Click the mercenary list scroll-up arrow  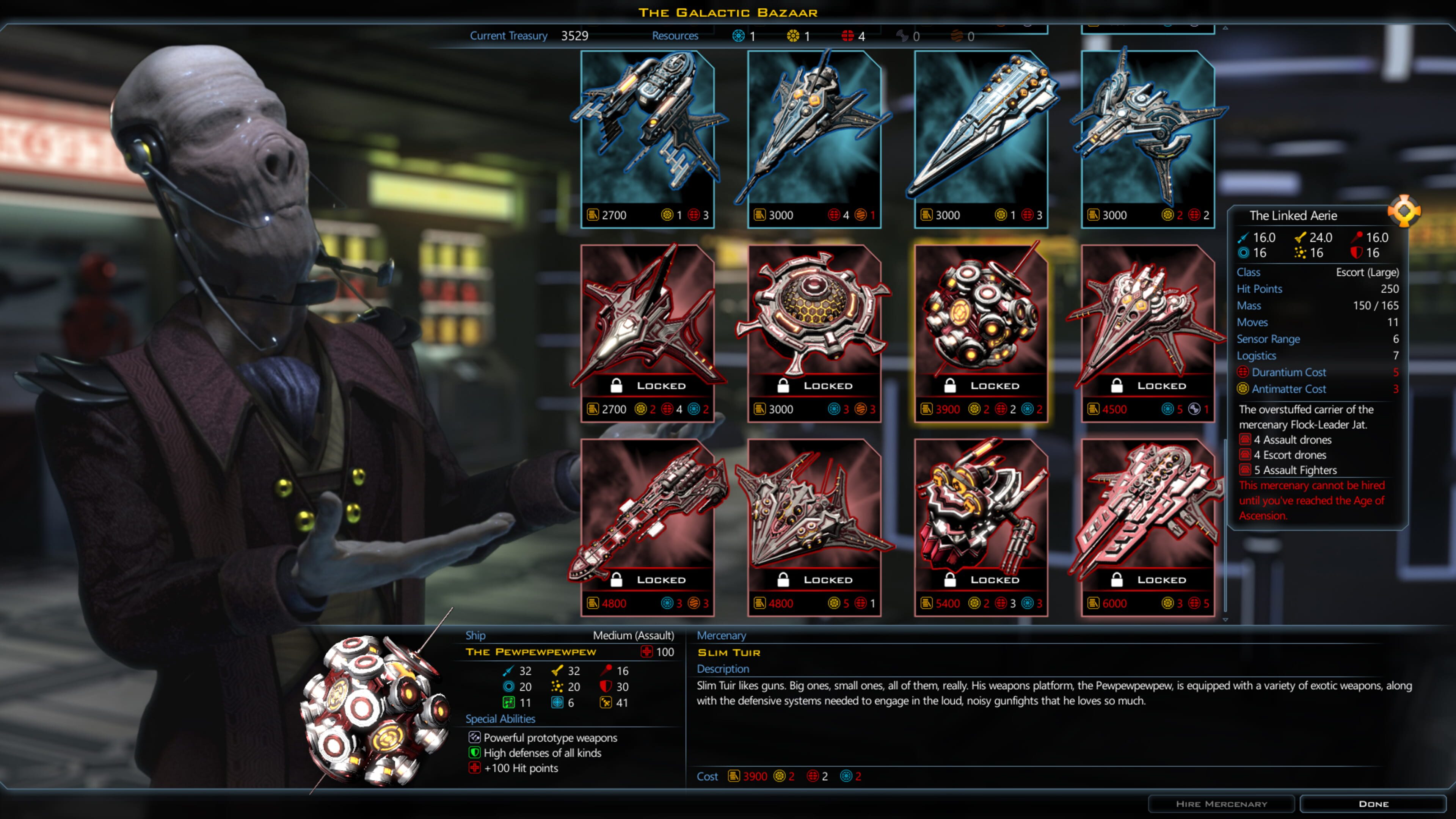[x=1225, y=28]
